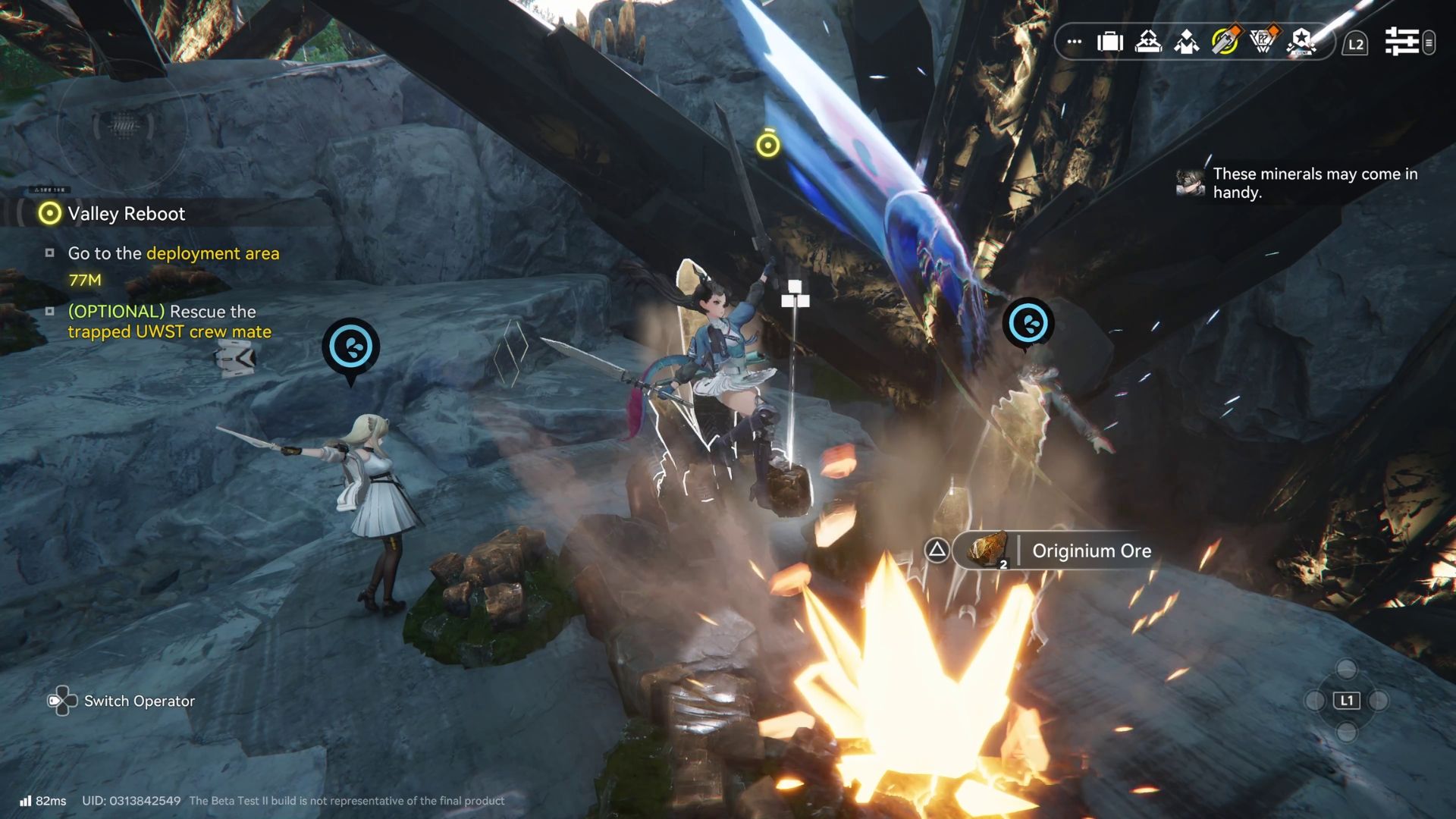
Task: Open the three-dots more menu
Action: tap(1074, 42)
